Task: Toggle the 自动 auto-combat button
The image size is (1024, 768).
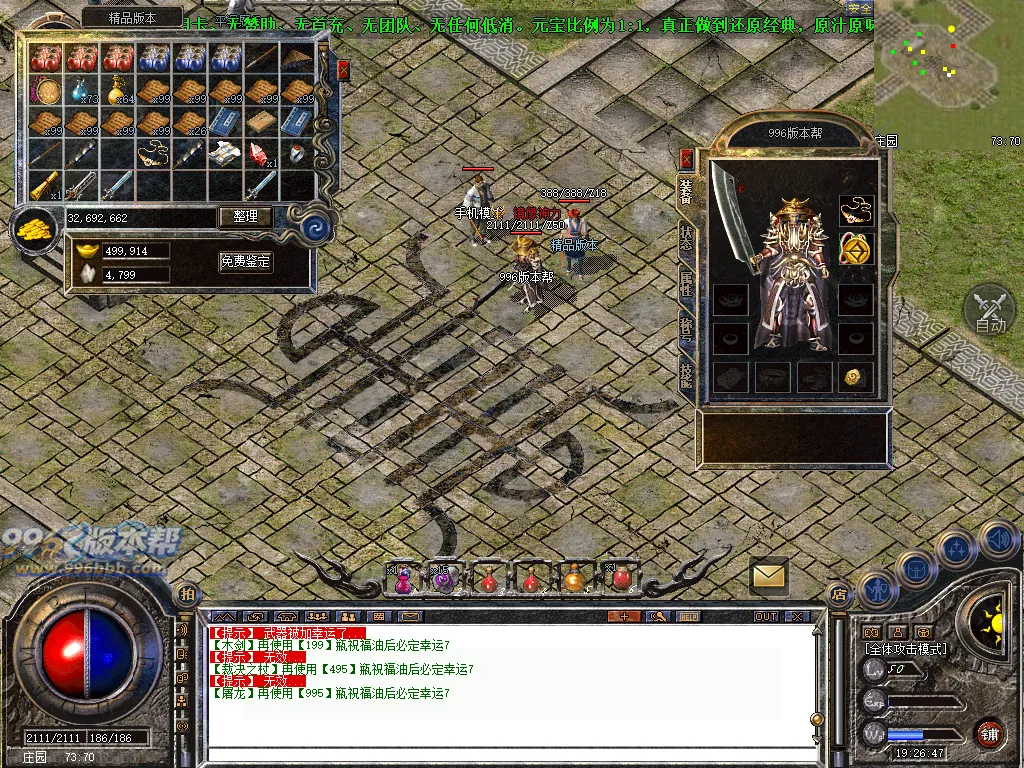Action: coord(989,310)
